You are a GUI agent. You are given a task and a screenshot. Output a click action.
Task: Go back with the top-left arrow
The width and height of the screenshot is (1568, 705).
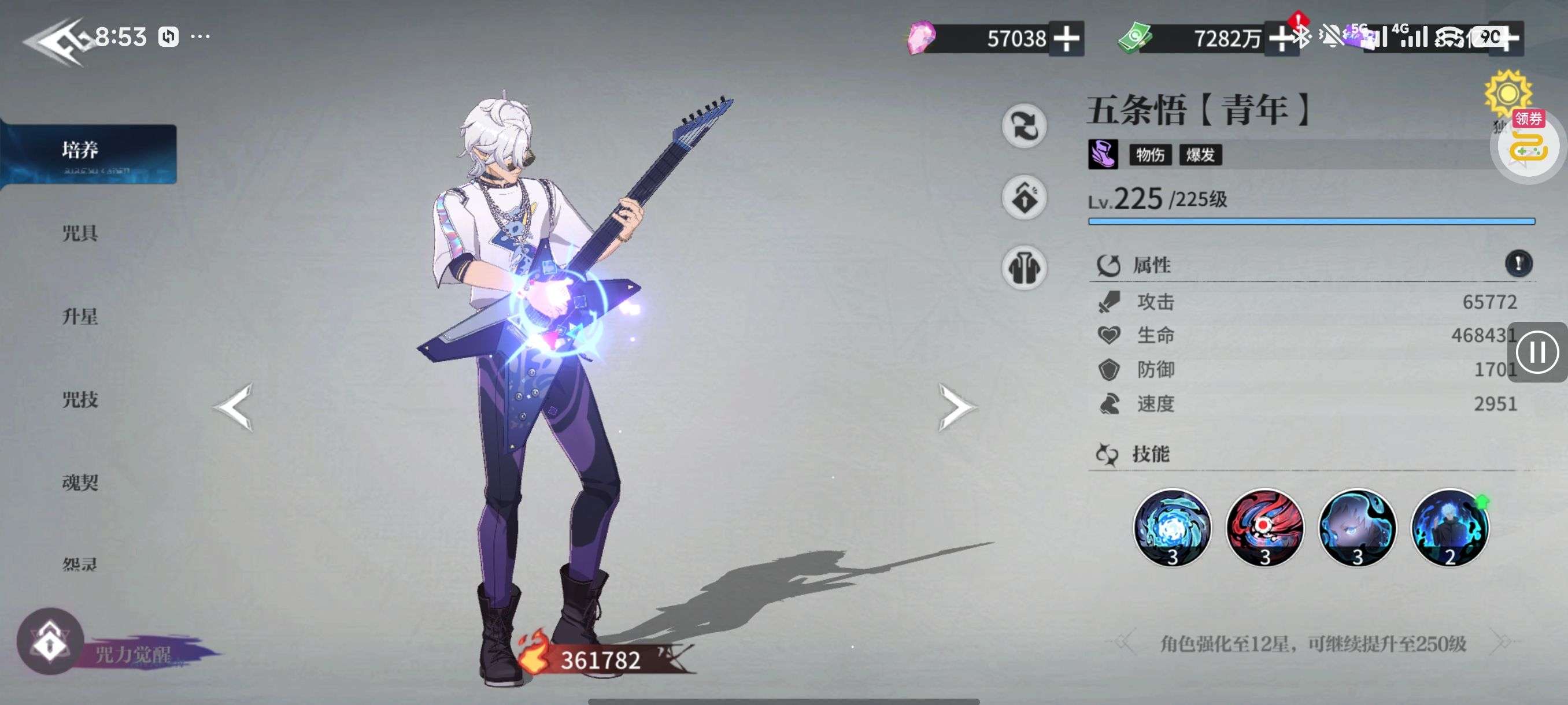coord(55,42)
